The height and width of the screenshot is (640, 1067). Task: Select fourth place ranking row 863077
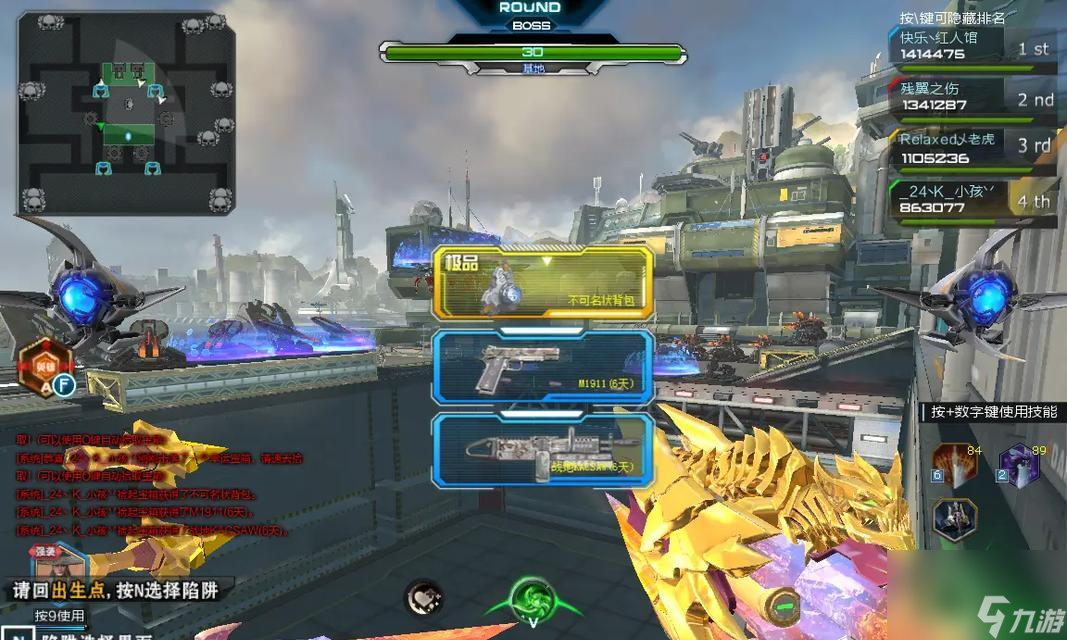coord(971,199)
